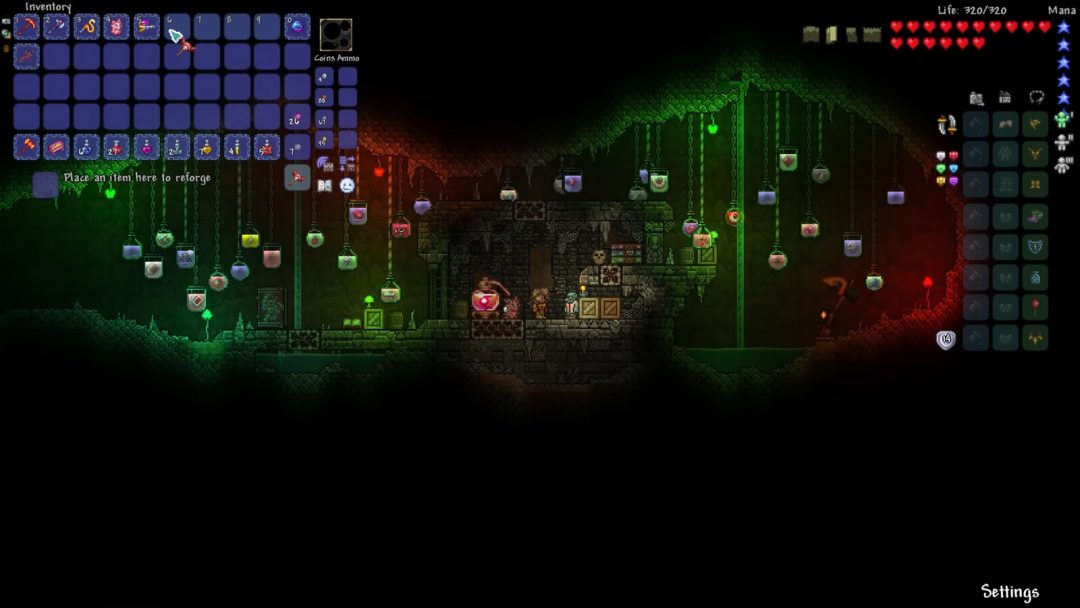This screenshot has width=1080, height=608.
Task: Choose the blue orb in hotbar slot 0
Action: (x=297, y=27)
